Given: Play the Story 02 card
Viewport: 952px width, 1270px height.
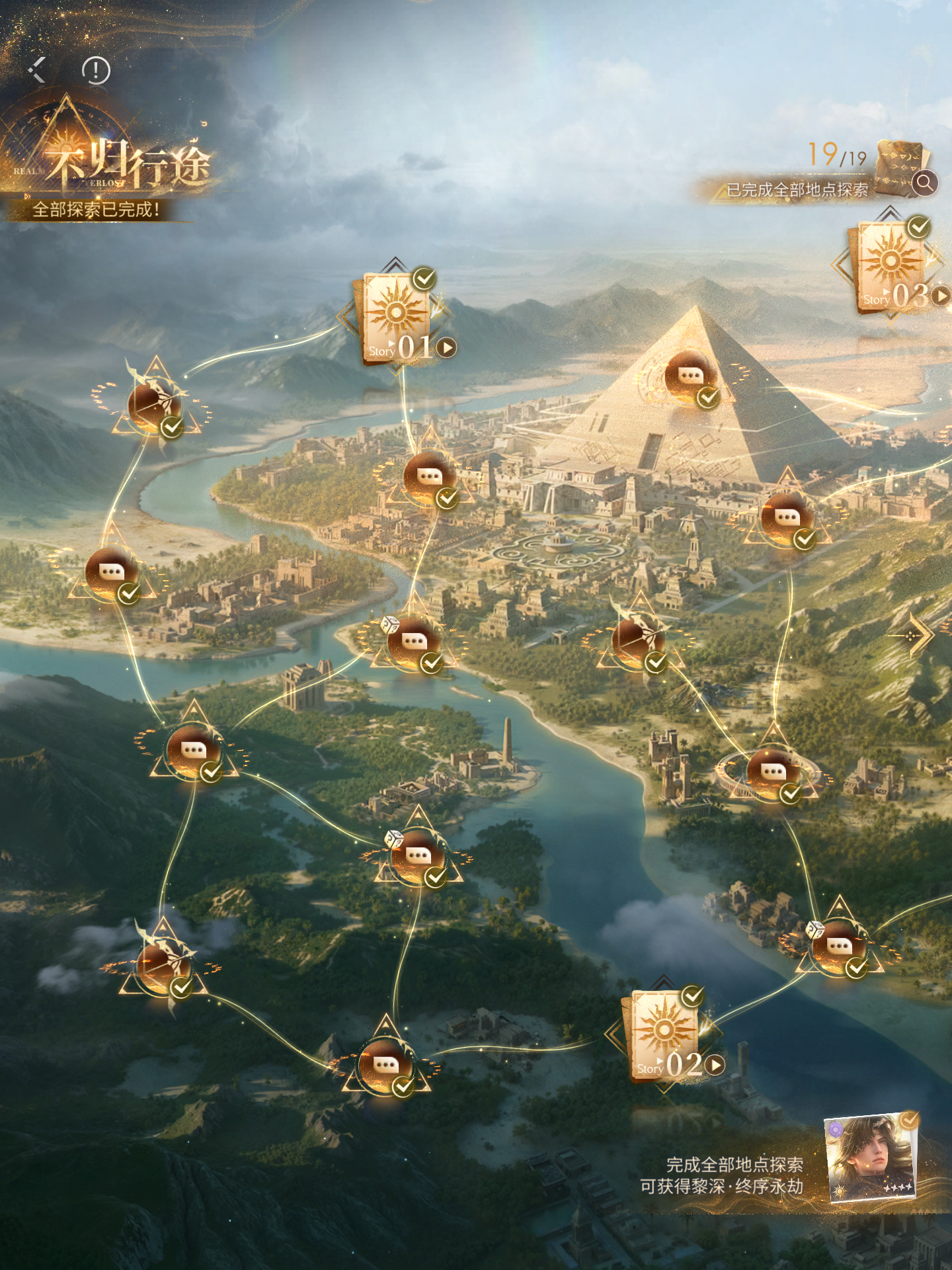Looking at the screenshot, I should [714, 1065].
